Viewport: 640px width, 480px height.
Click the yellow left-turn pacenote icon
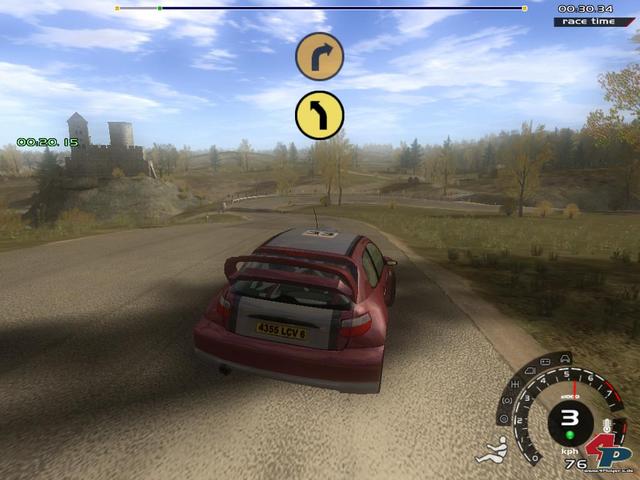tap(320, 115)
